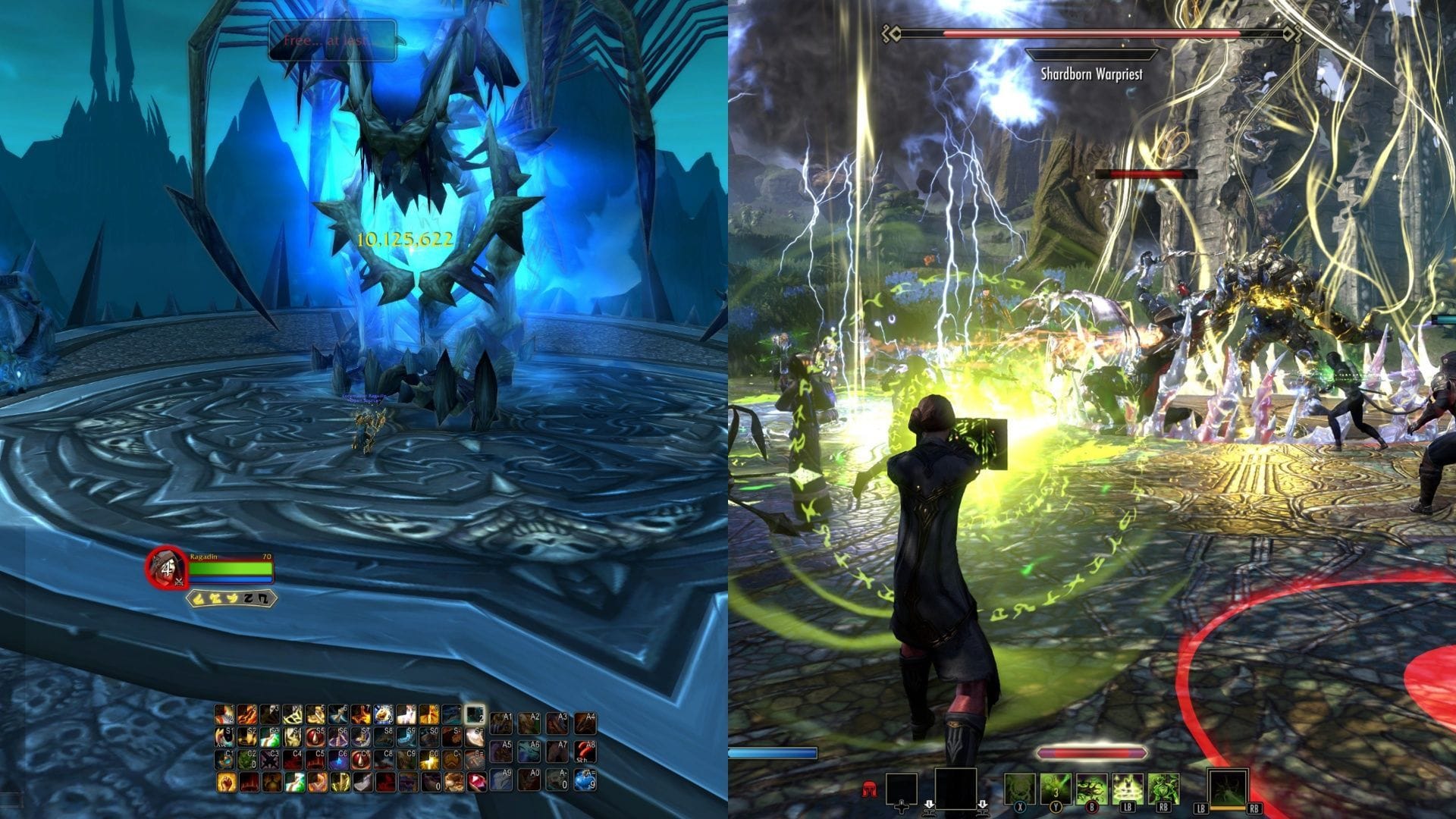This screenshot has height=819, width=1456.
Task: Select the highlighted action slot showing 2 charges
Action: pos(475,715)
